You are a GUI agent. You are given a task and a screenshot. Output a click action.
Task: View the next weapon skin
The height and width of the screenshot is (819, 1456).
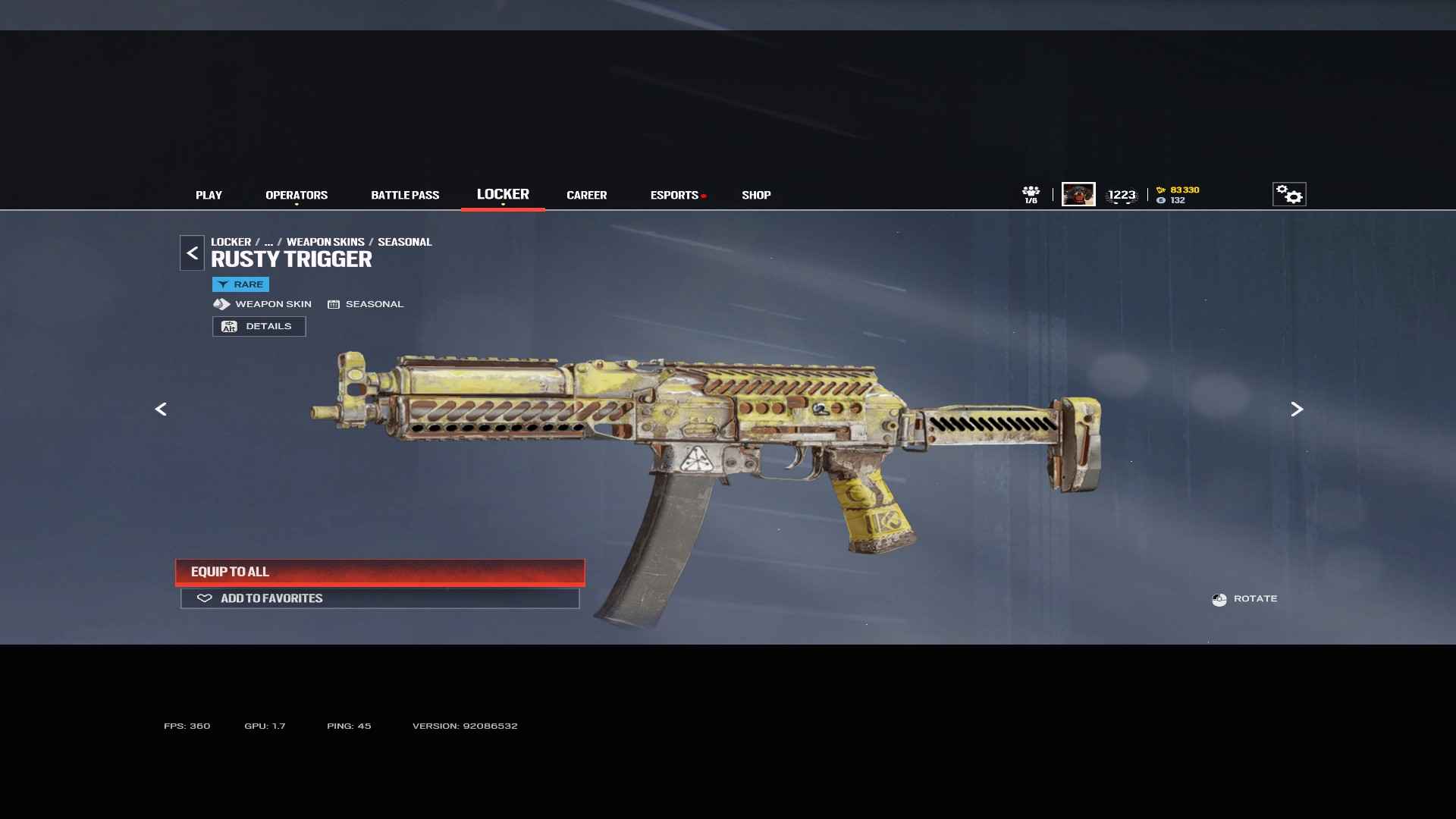(1297, 409)
